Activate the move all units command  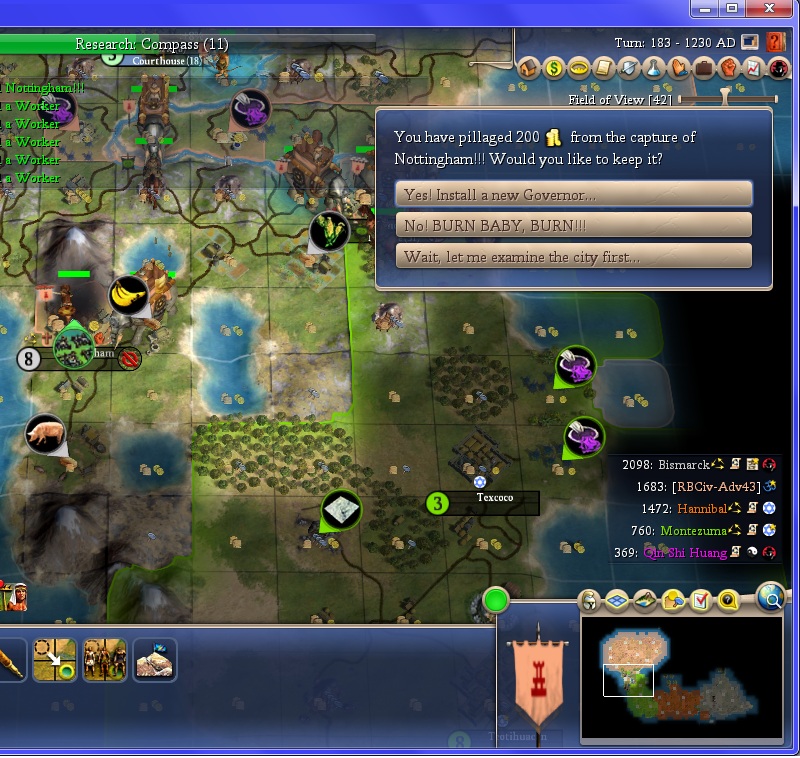coord(104,660)
